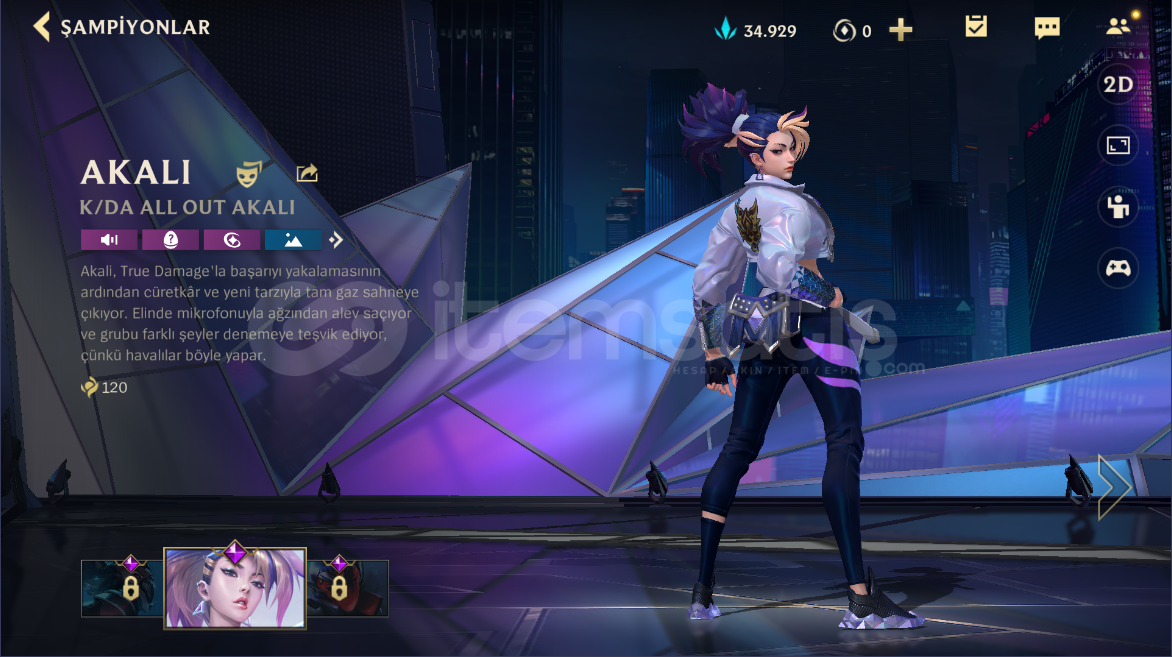Go to next champion with double arrow
The image size is (1172, 657).
coord(1113,488)
